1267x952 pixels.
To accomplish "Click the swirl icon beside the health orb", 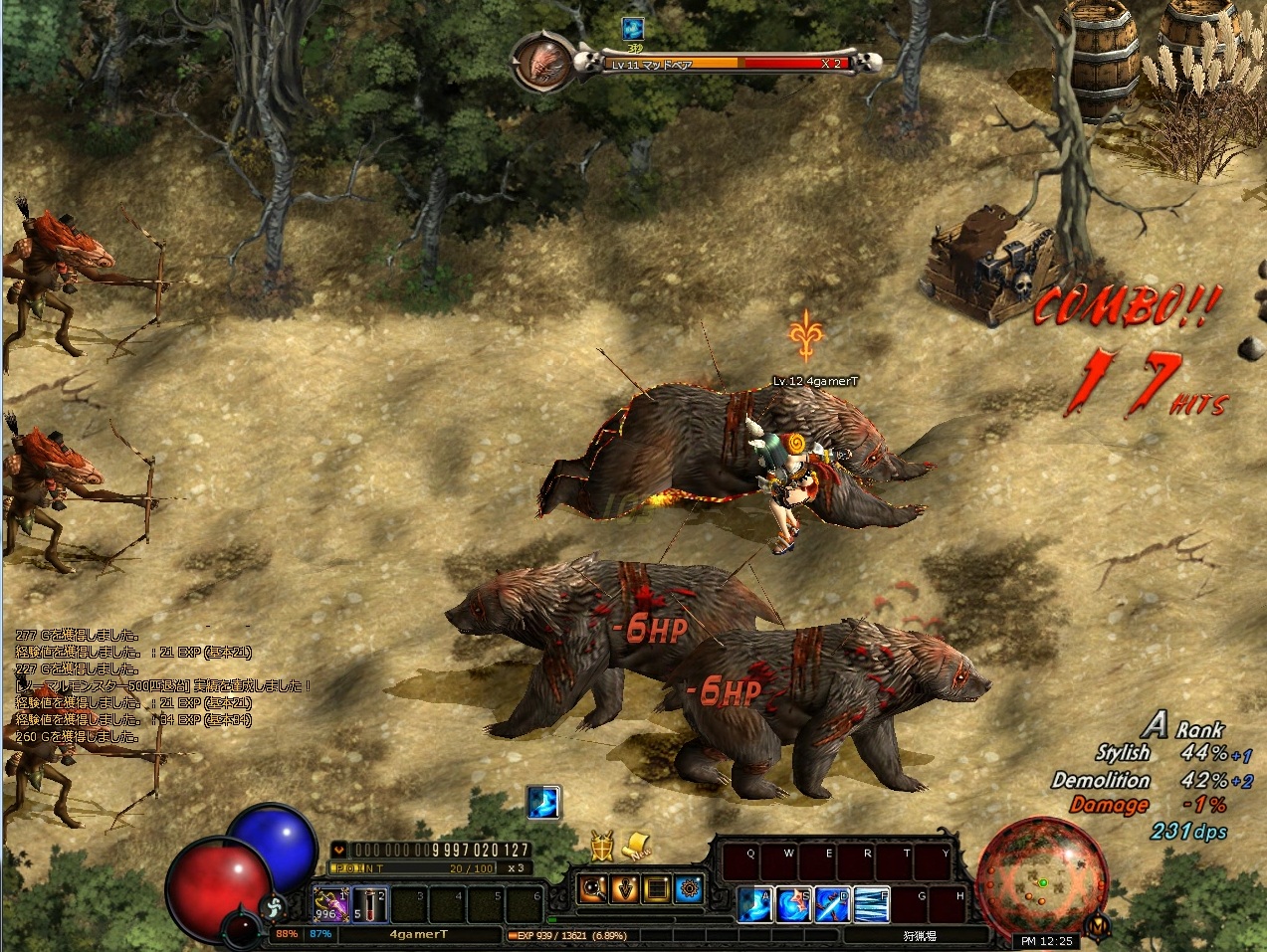I will [x=273, y=906].
